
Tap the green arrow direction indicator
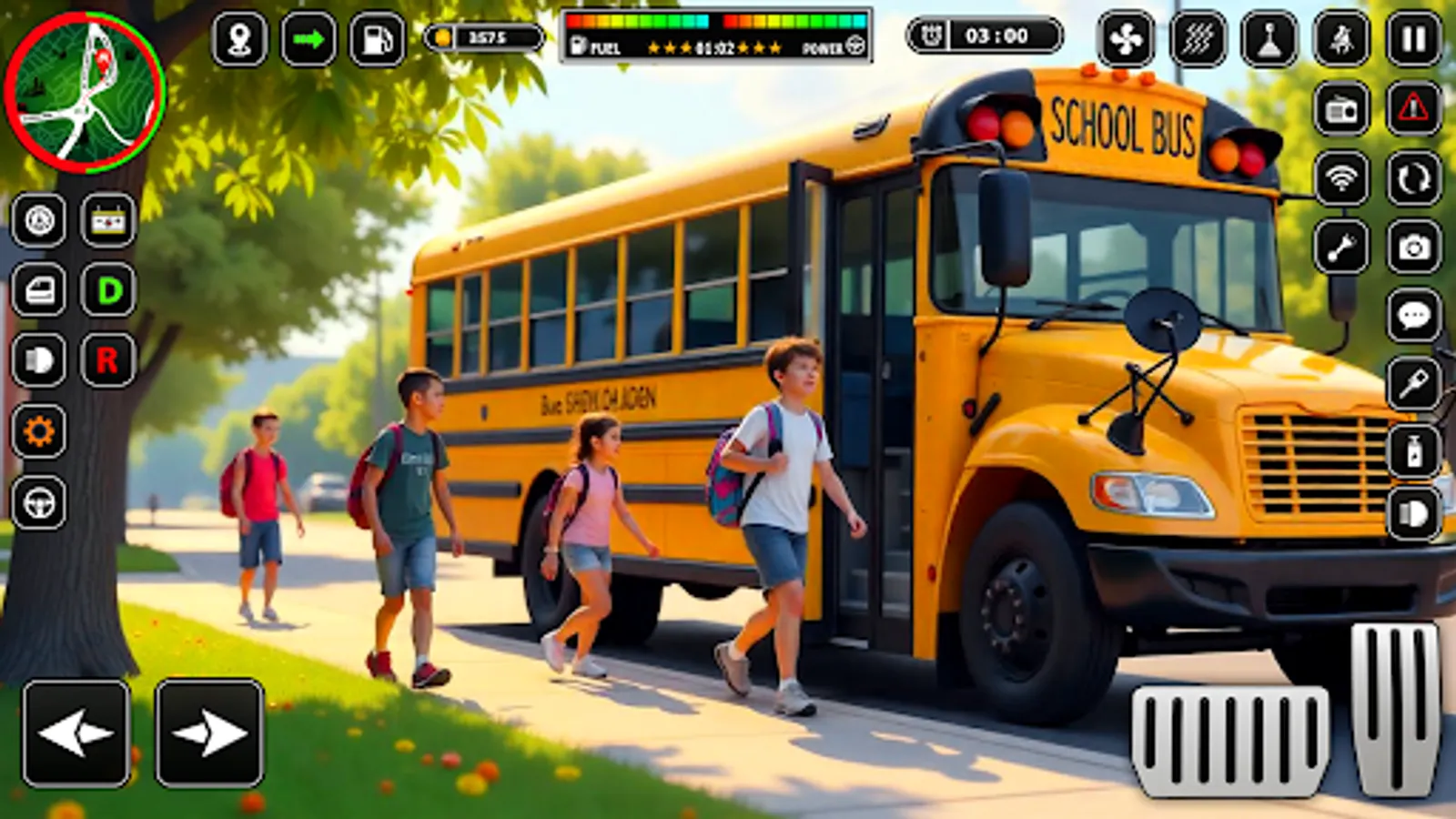point(309,38)
